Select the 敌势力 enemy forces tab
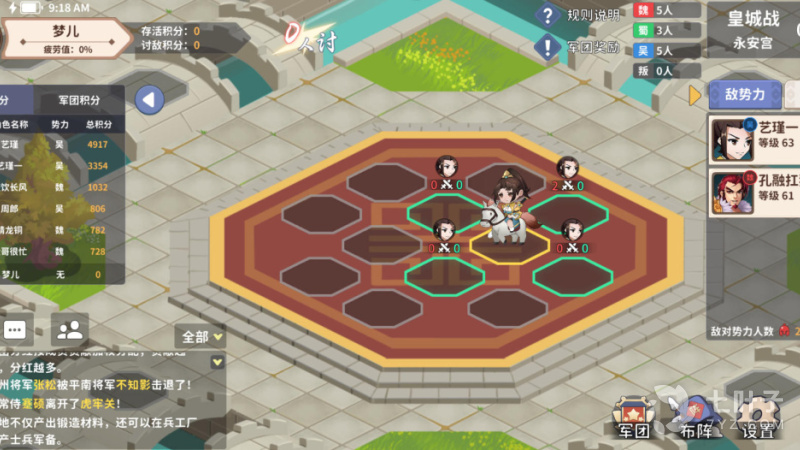Image resolution: width=800 pixels, height=450 pixels. click(744, 95)
